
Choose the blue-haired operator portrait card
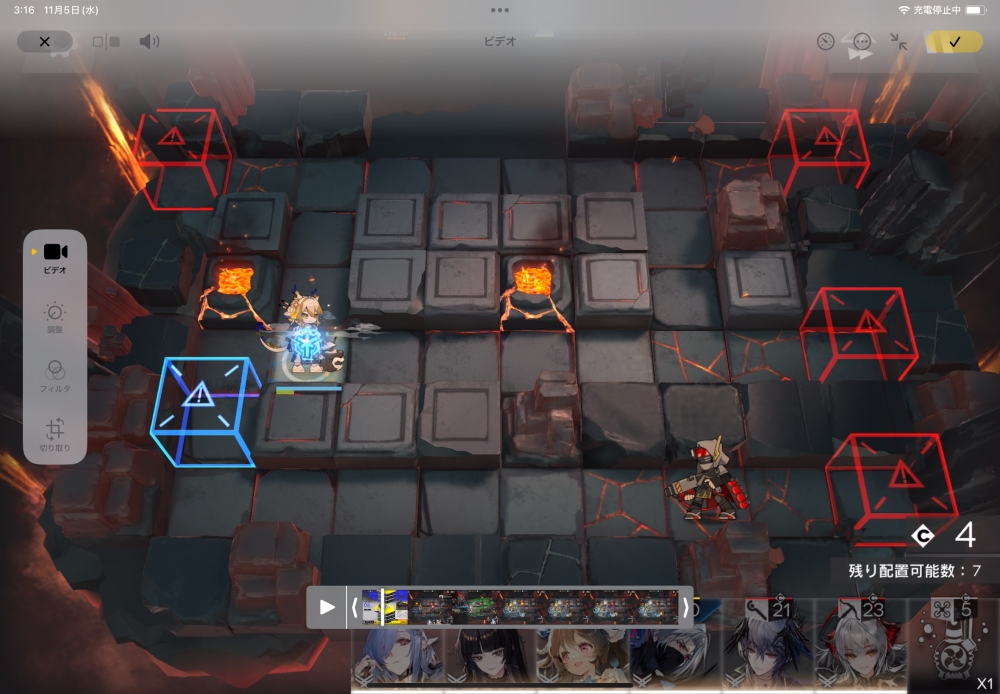pos(397,655)
